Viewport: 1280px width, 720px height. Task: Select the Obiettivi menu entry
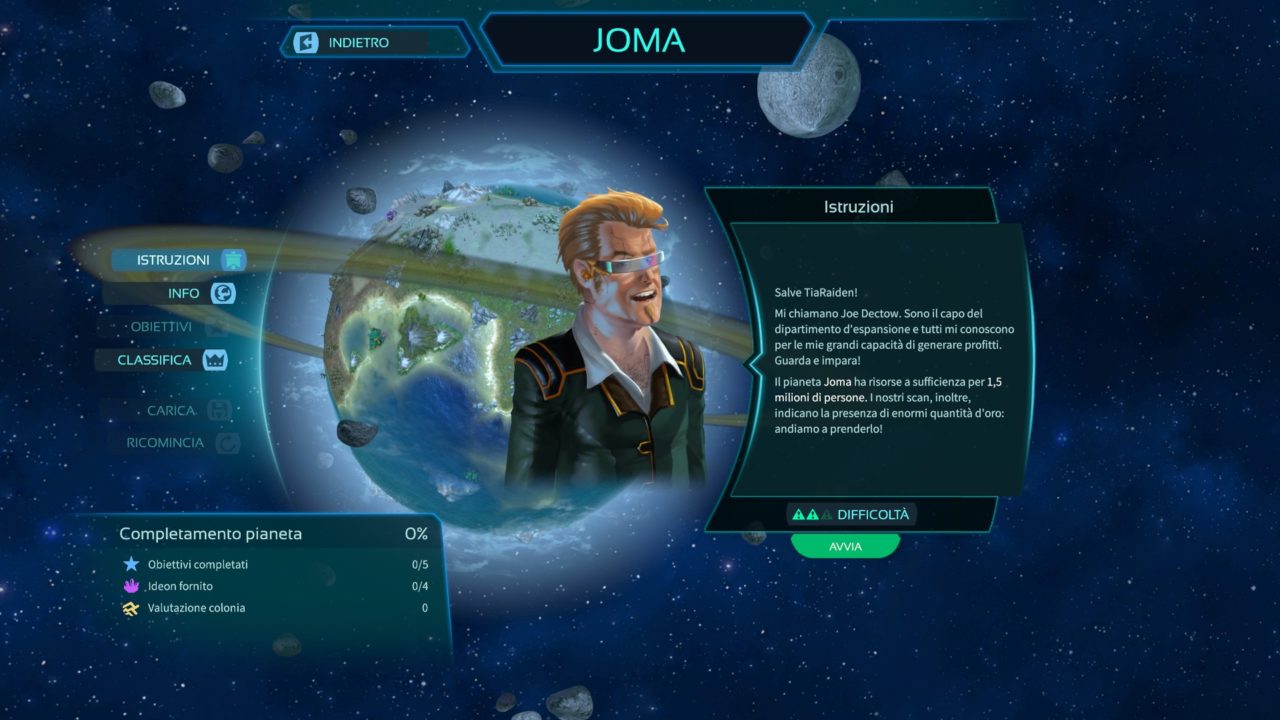(162, 327)
